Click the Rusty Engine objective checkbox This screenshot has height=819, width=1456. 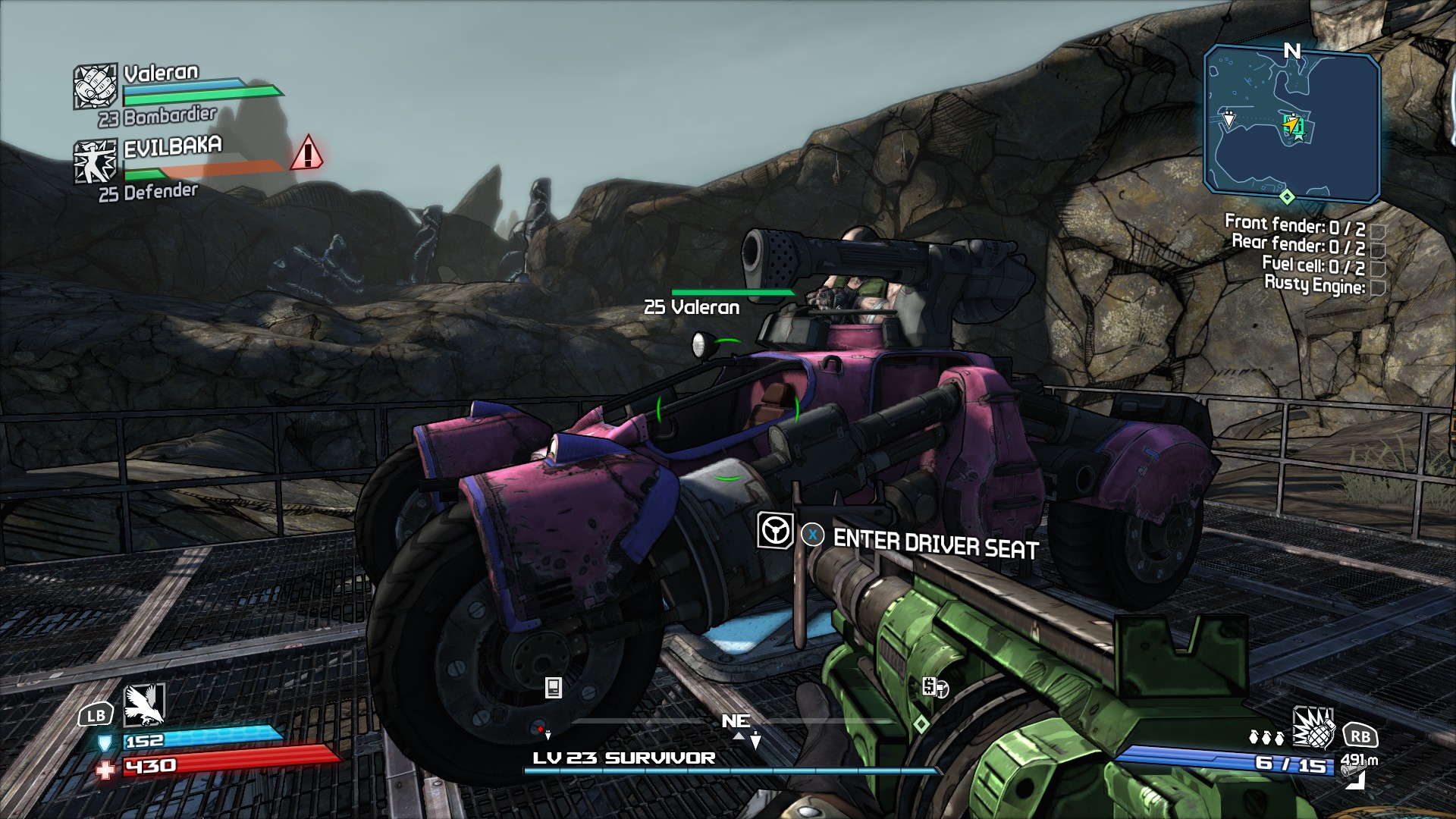click(1379, 287)
